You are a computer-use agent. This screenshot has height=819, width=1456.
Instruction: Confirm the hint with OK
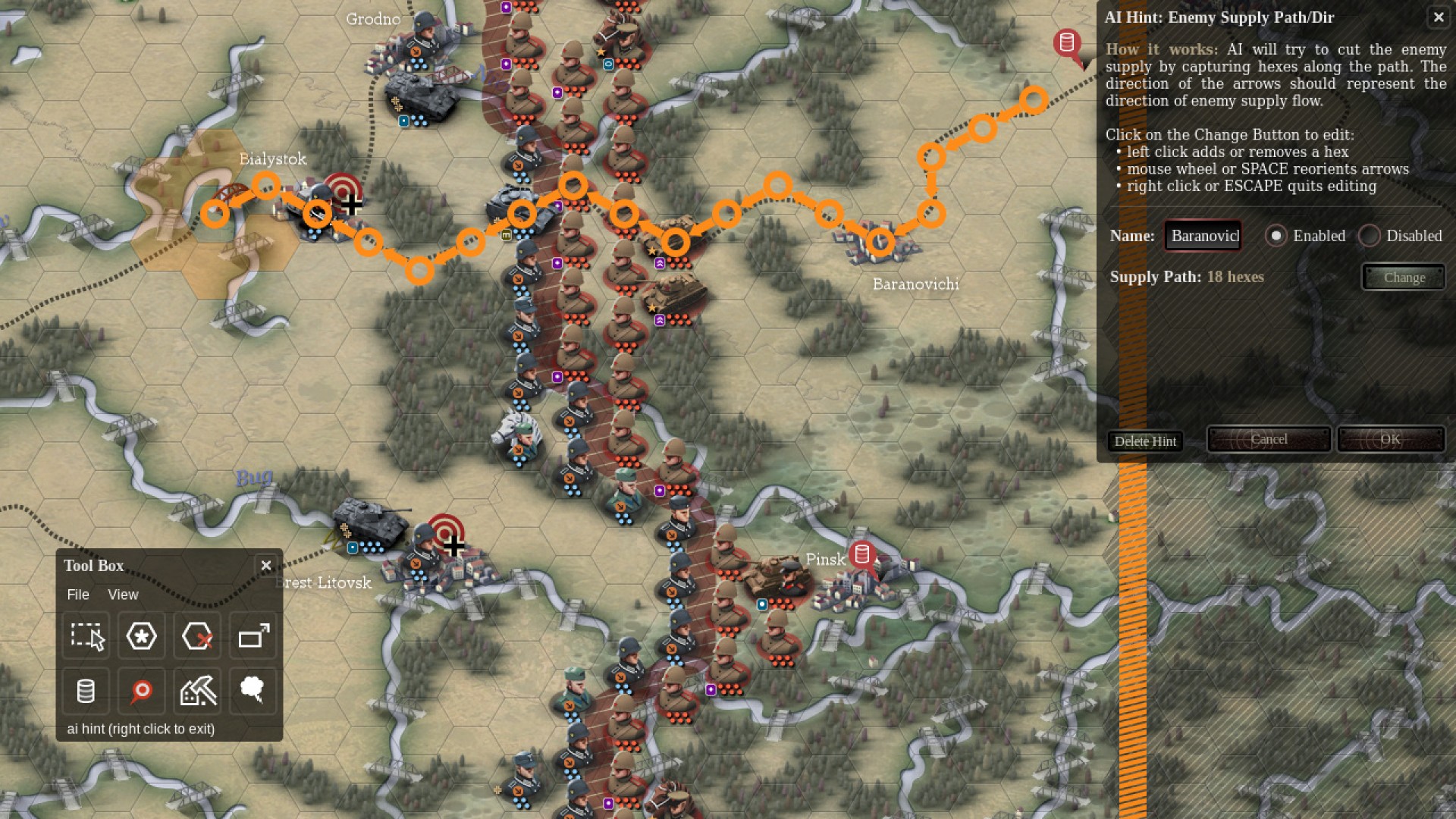(1390, 440)
